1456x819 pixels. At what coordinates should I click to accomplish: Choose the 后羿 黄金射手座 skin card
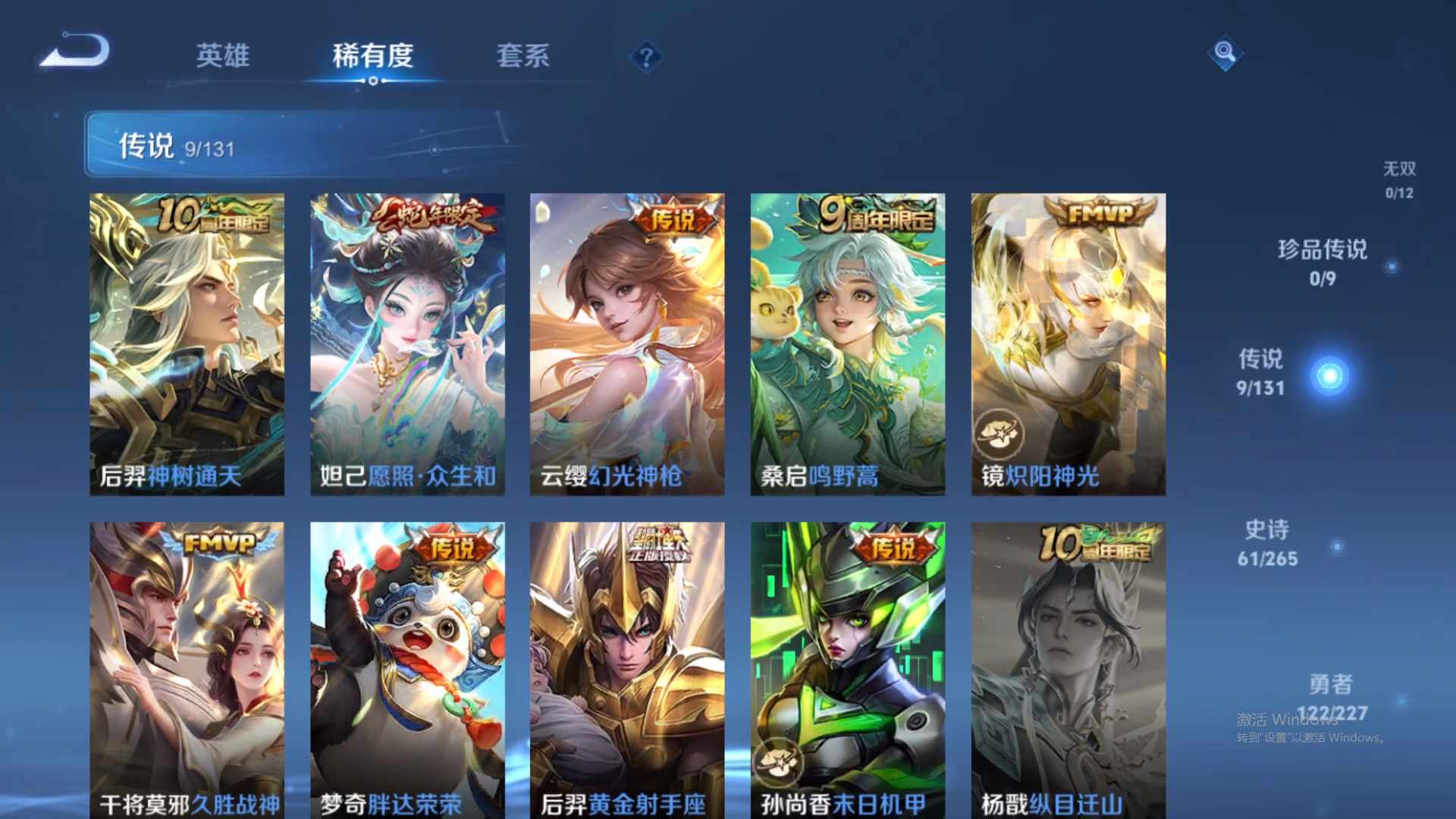[627, 670]
